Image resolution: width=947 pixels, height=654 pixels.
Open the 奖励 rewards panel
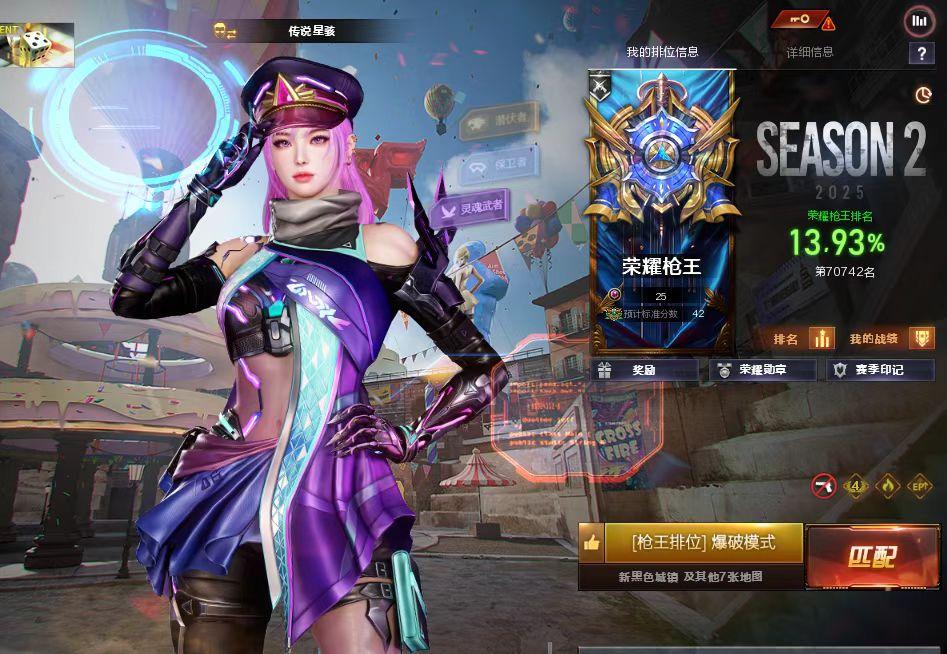644,370
